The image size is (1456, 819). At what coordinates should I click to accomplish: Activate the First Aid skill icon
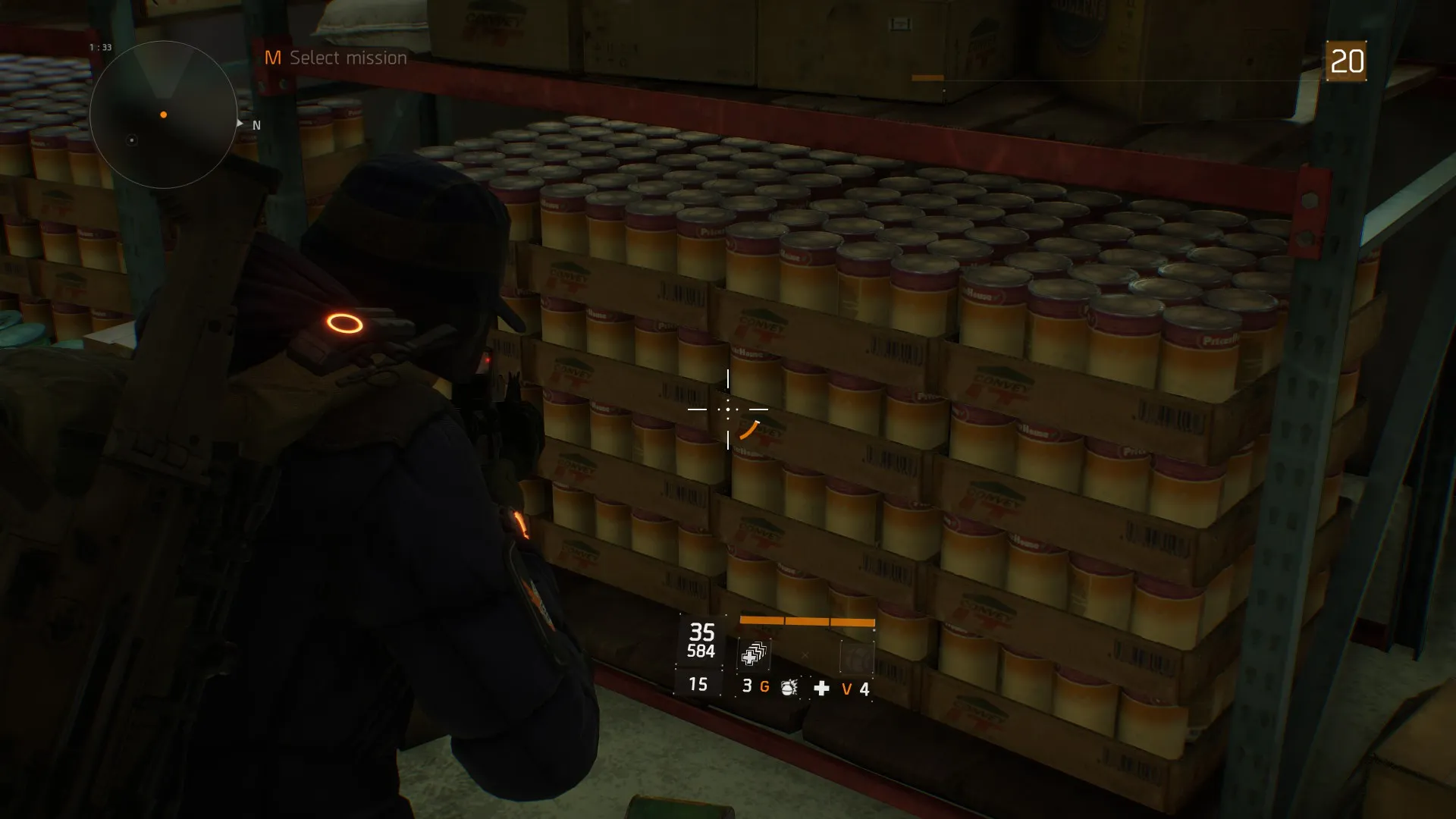click(754, 655)
